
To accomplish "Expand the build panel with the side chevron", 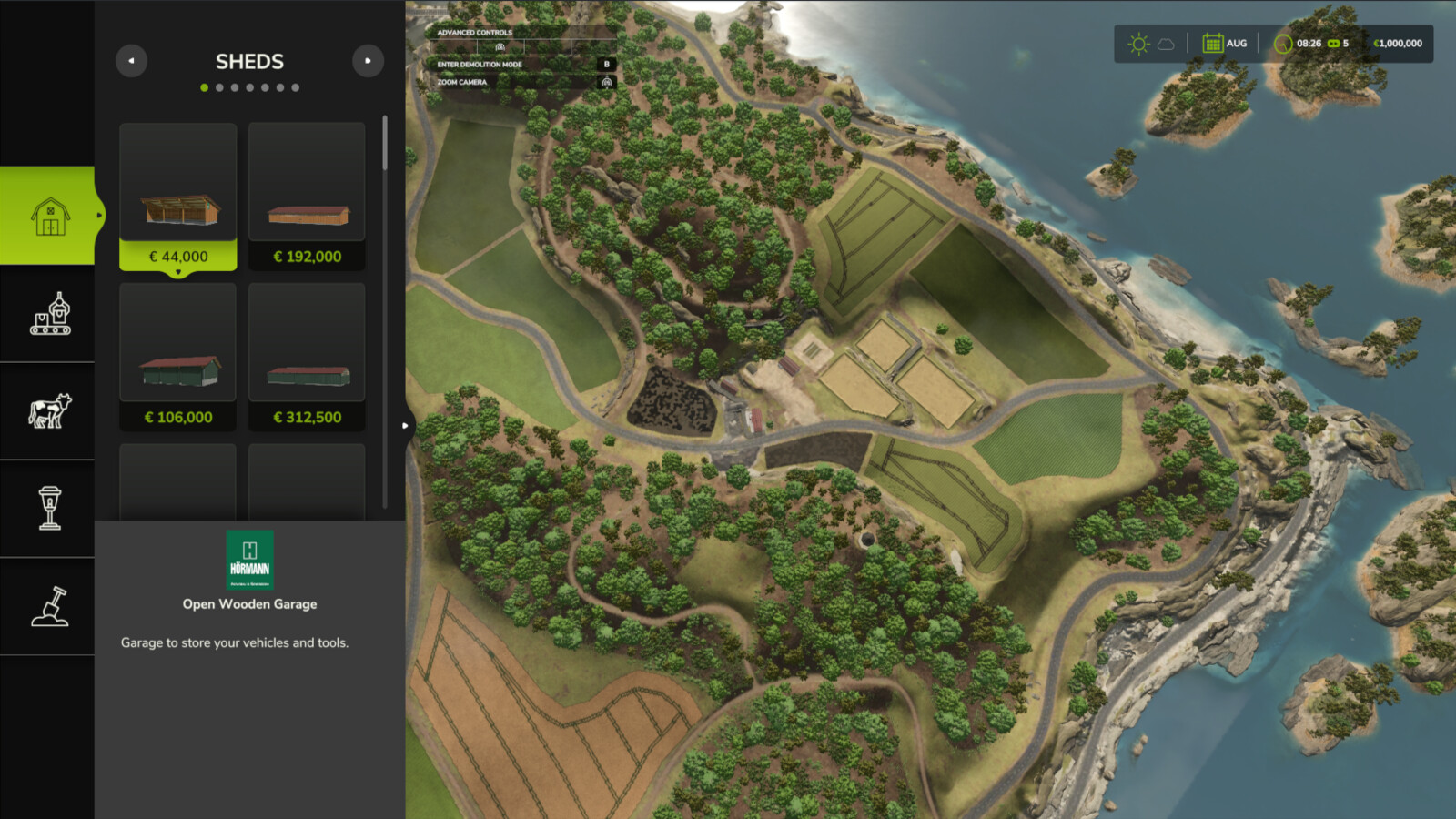I will click(x=405, y=424).
